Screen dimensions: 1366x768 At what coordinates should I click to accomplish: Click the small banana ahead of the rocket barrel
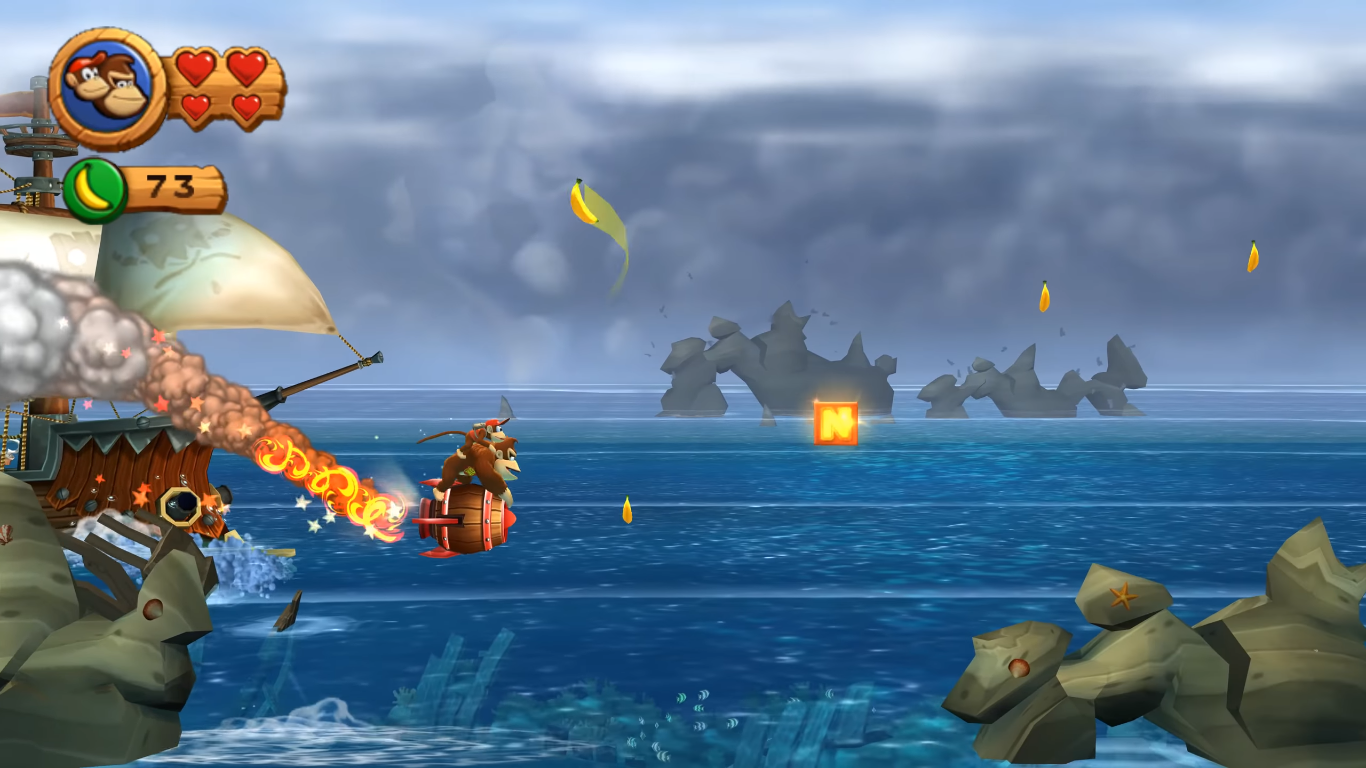pos(627,510)
